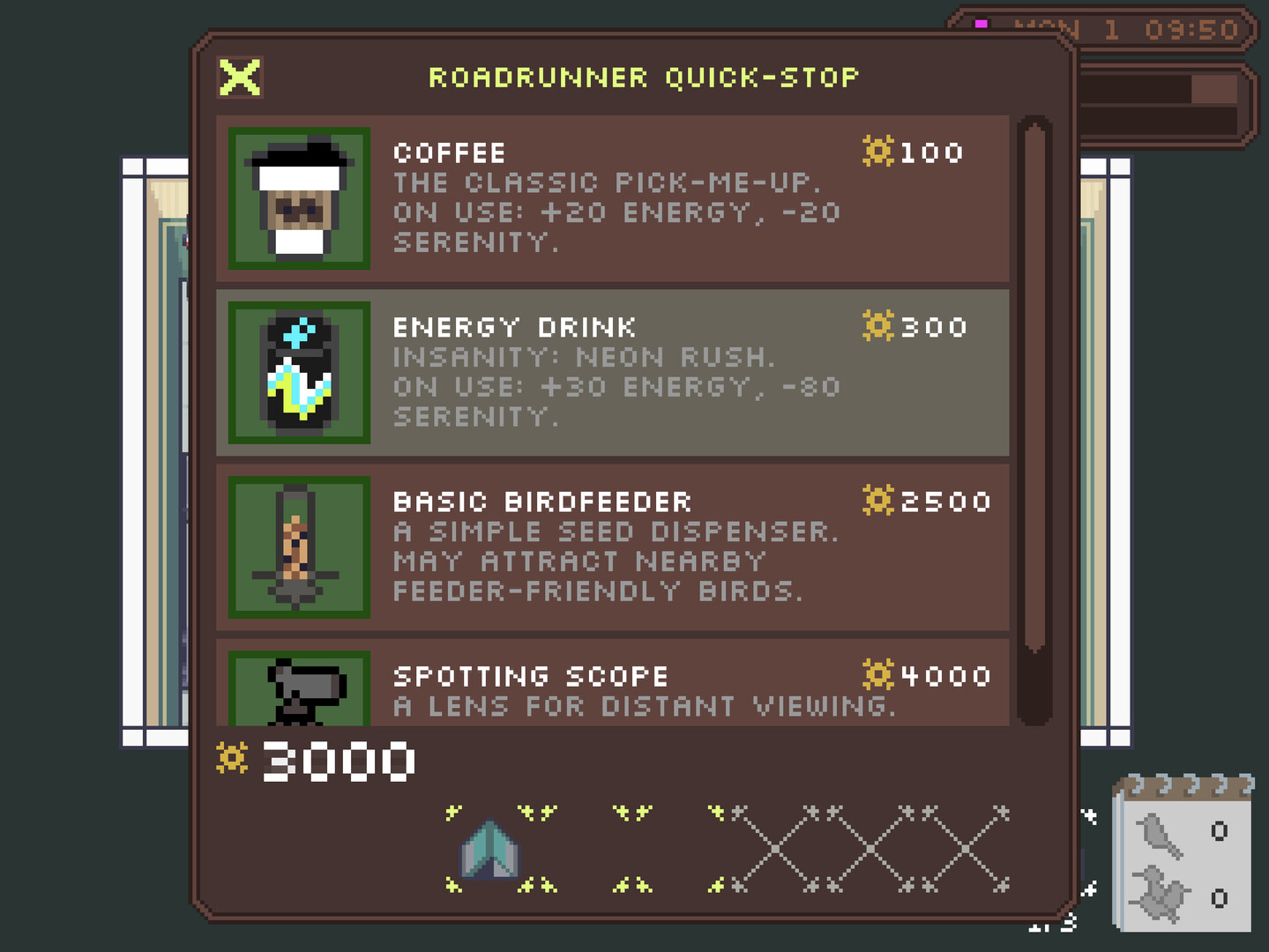Click the Basic Birdfeeder icon

click(x=297, y=547)
